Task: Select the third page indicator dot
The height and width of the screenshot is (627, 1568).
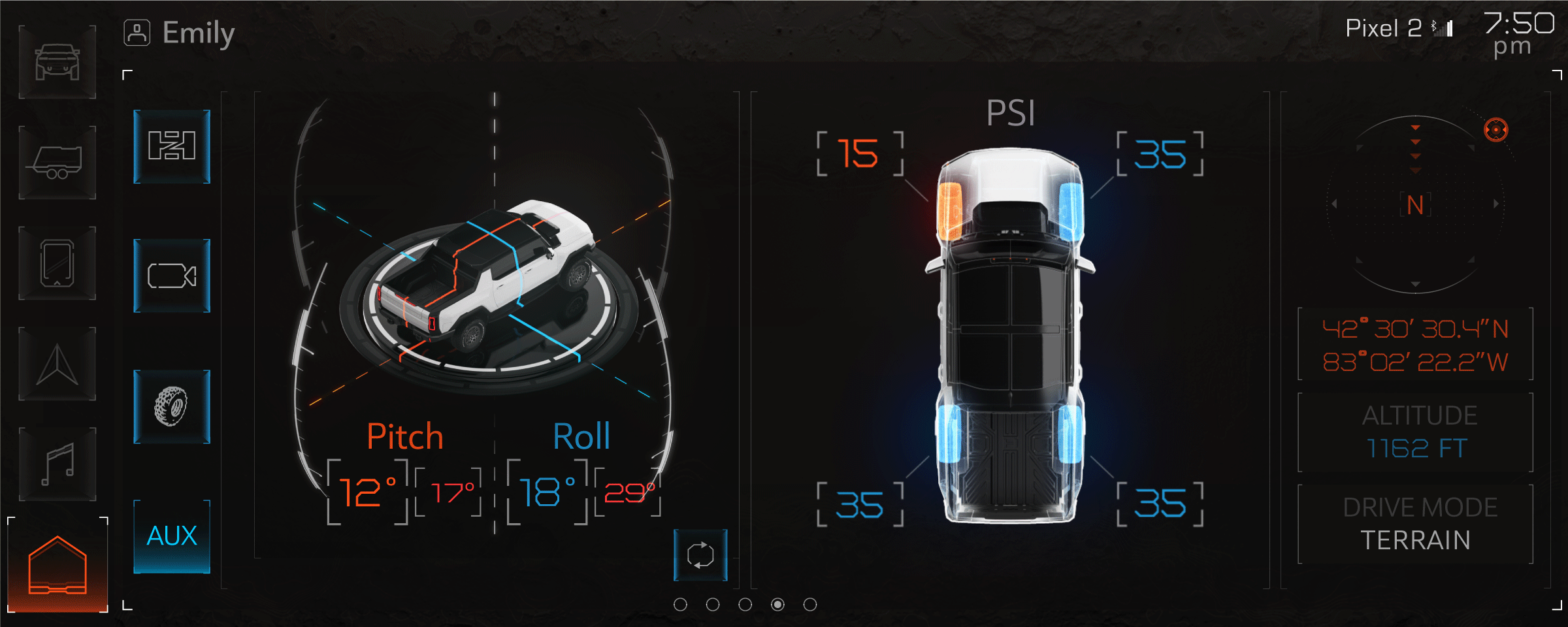Action: [x=745, y=605]
